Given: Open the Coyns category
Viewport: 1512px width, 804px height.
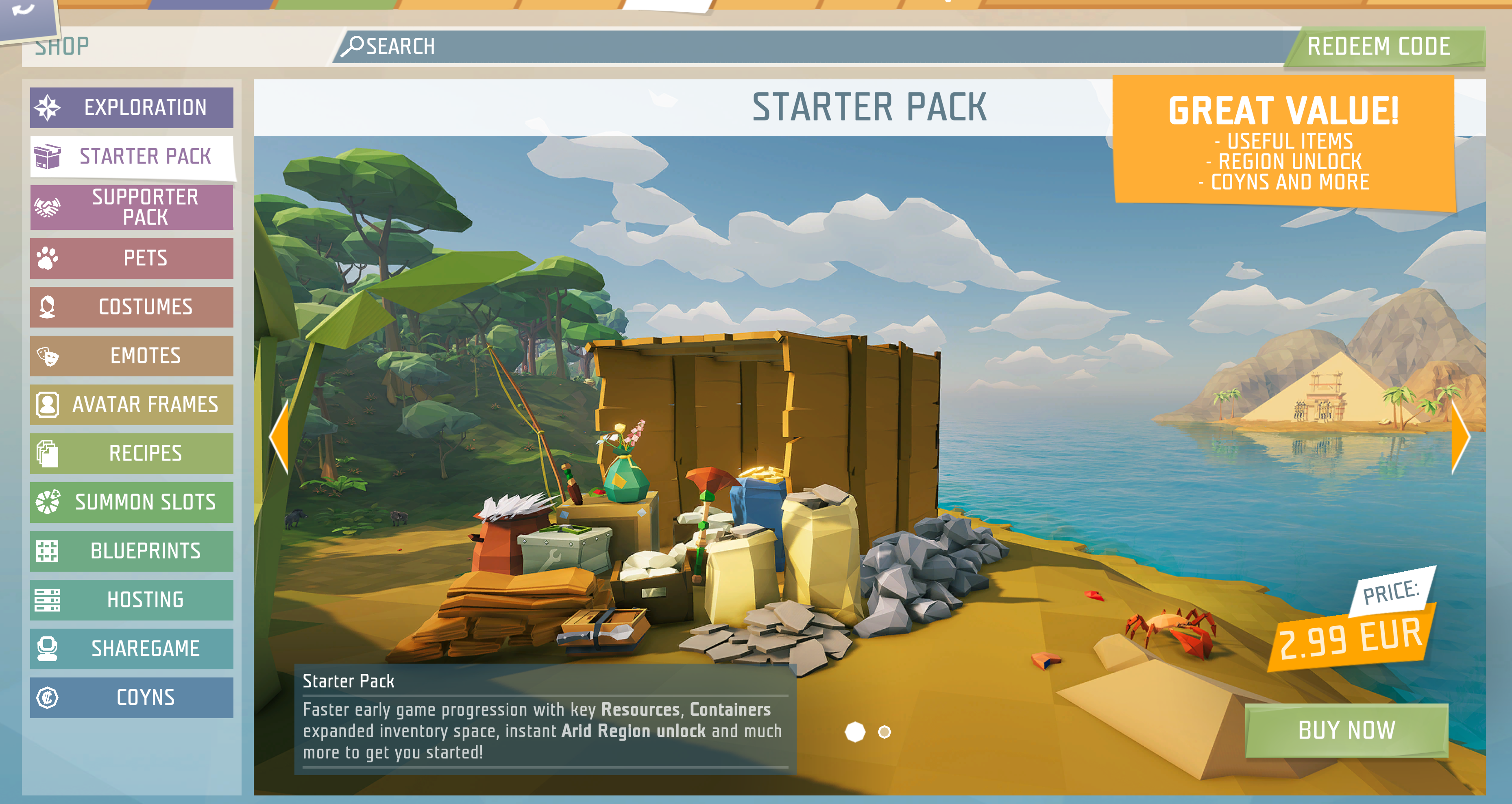Looking at the screenshot, I should coord(131,697).
